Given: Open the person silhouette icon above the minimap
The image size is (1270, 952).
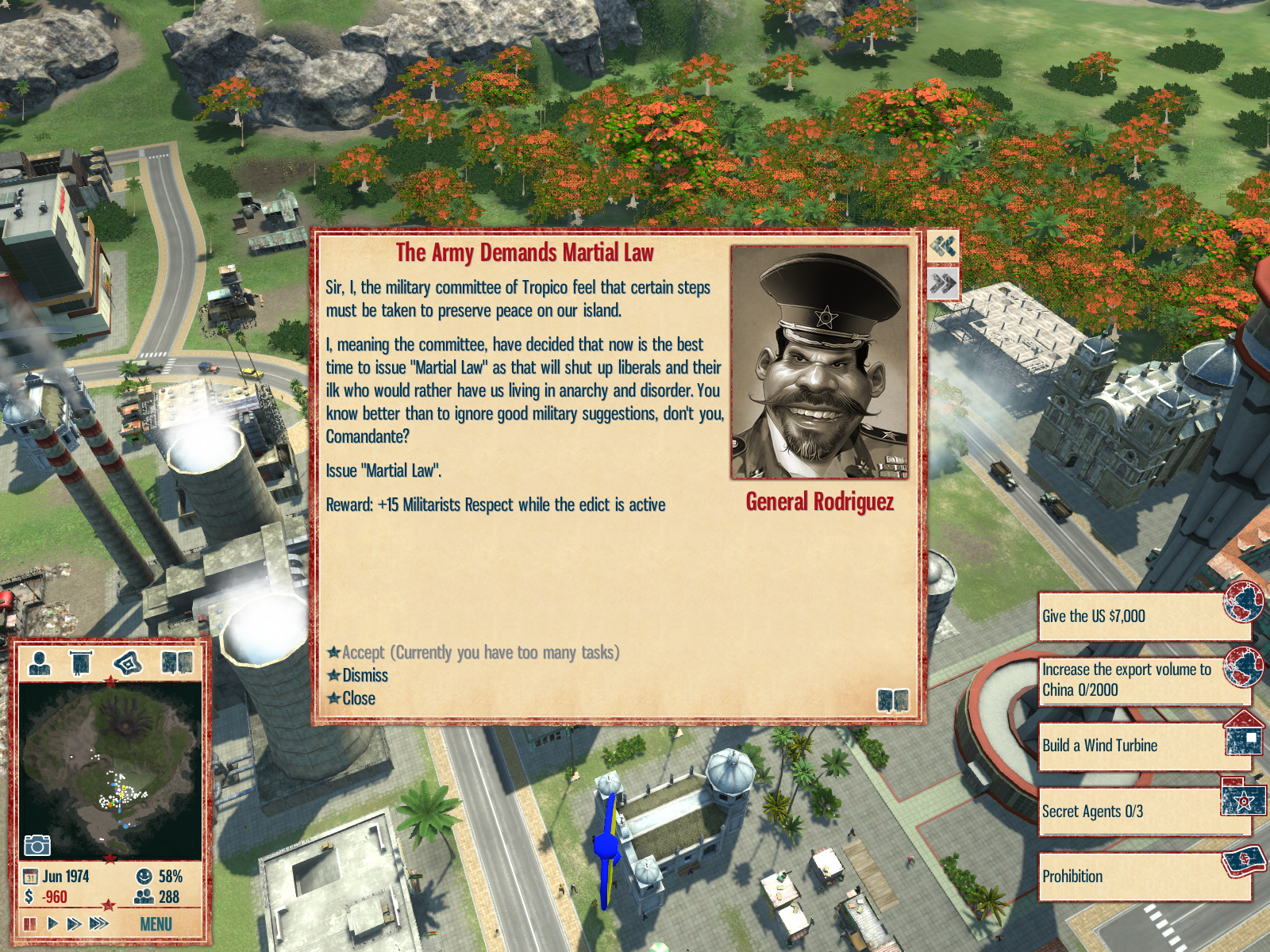Looking at the screenshot, I should [x=40, y=662].
